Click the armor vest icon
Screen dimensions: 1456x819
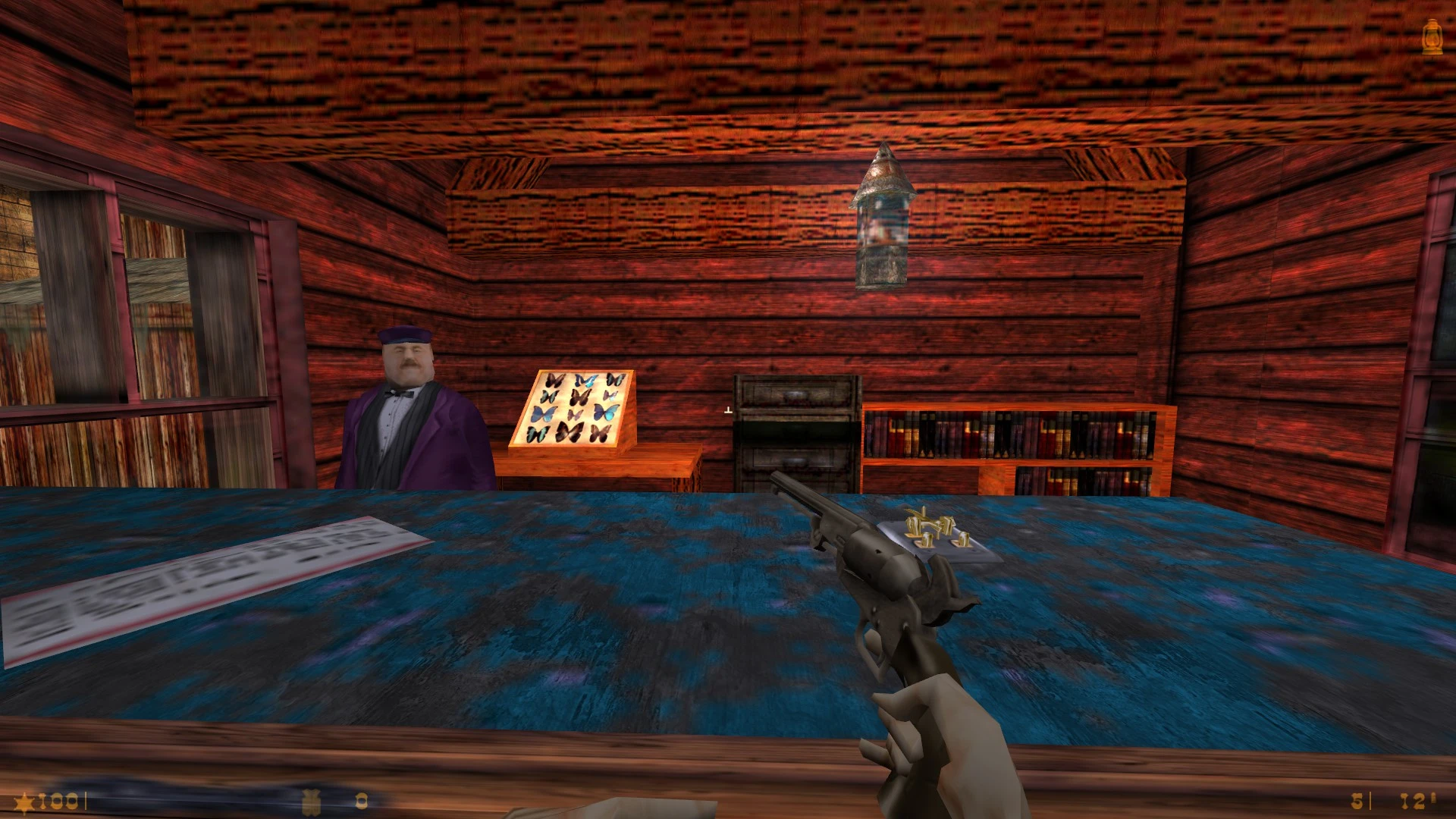point(312,802)
